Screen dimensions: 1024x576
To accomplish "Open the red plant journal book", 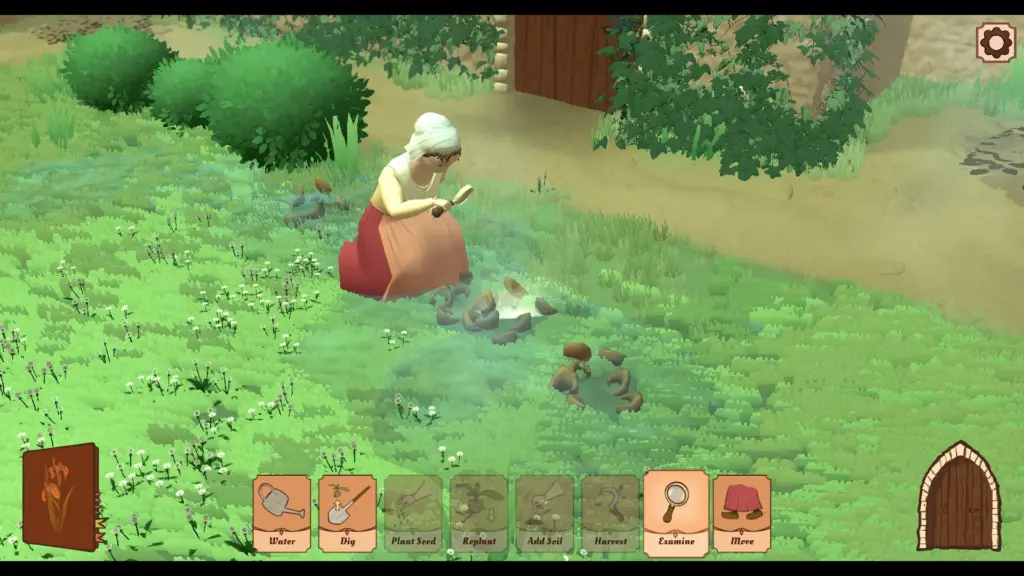I will [60, 497].
